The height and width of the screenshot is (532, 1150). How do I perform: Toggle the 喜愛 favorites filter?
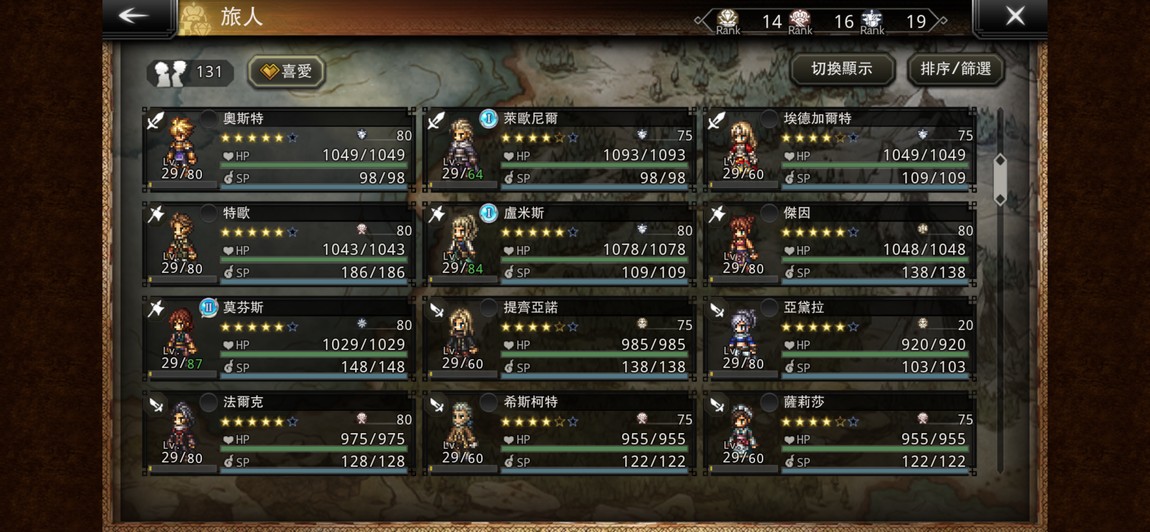[x=286, y=72]
